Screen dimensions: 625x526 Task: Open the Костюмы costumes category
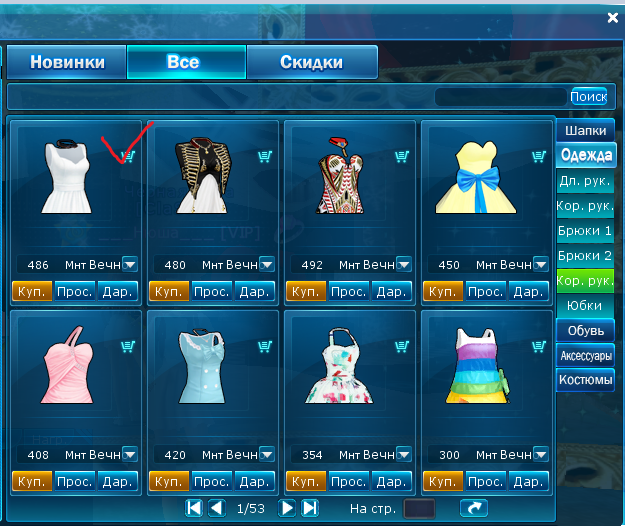[x=585, y=380]
